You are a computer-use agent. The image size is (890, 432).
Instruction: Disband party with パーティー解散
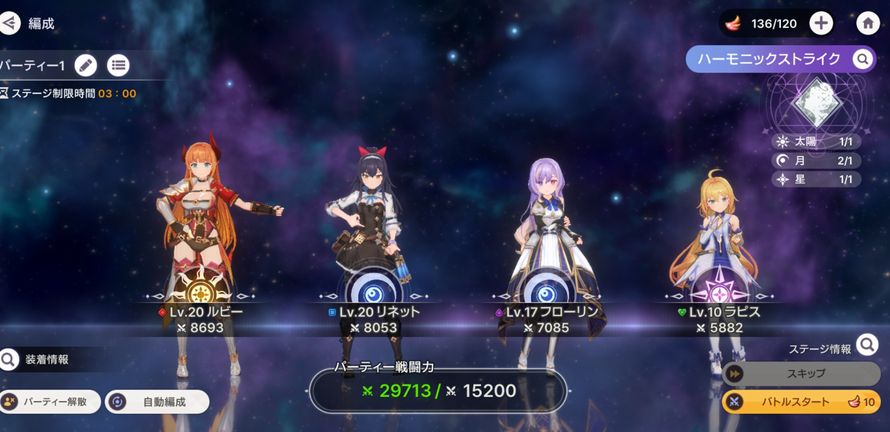pyautogui.click(x=50, y=402)
